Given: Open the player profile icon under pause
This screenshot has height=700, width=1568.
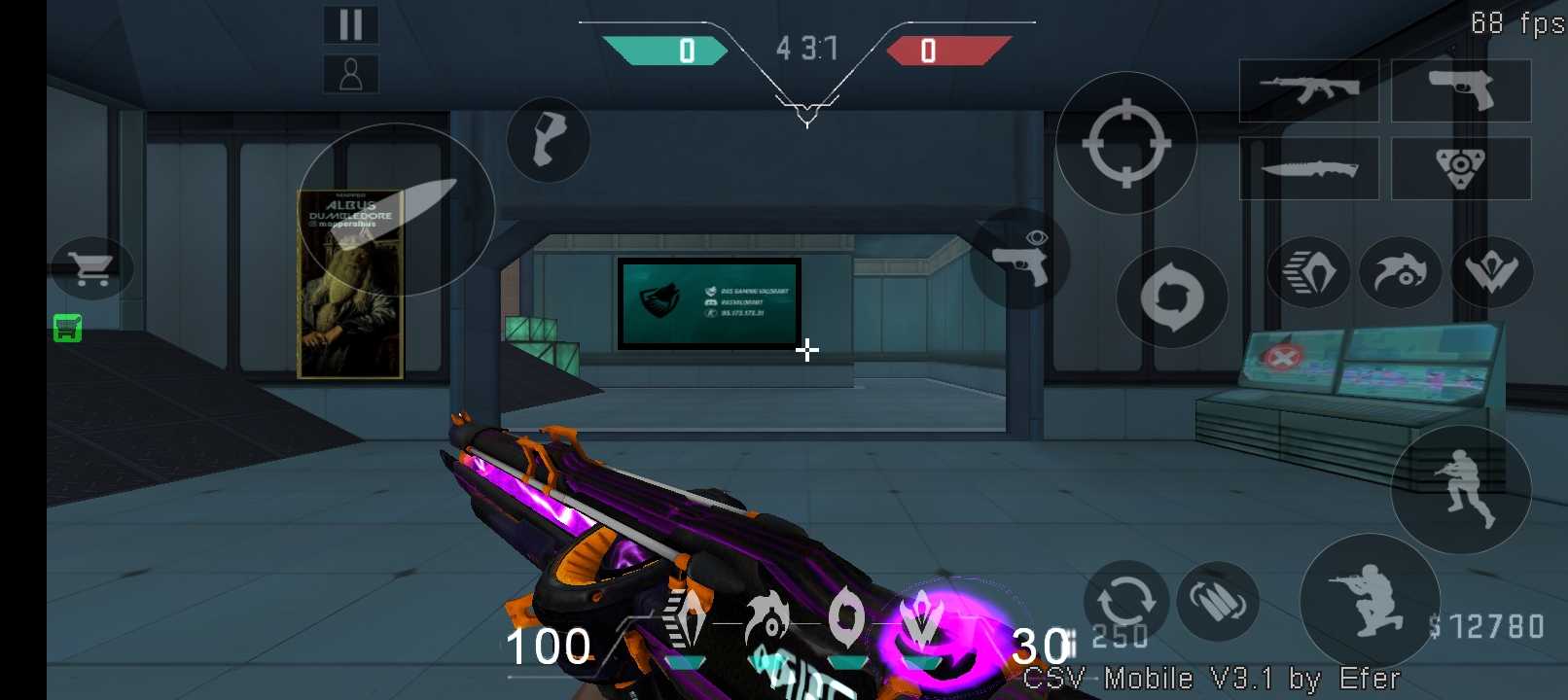Looking at the screenshot, I should tap(350, 74).
